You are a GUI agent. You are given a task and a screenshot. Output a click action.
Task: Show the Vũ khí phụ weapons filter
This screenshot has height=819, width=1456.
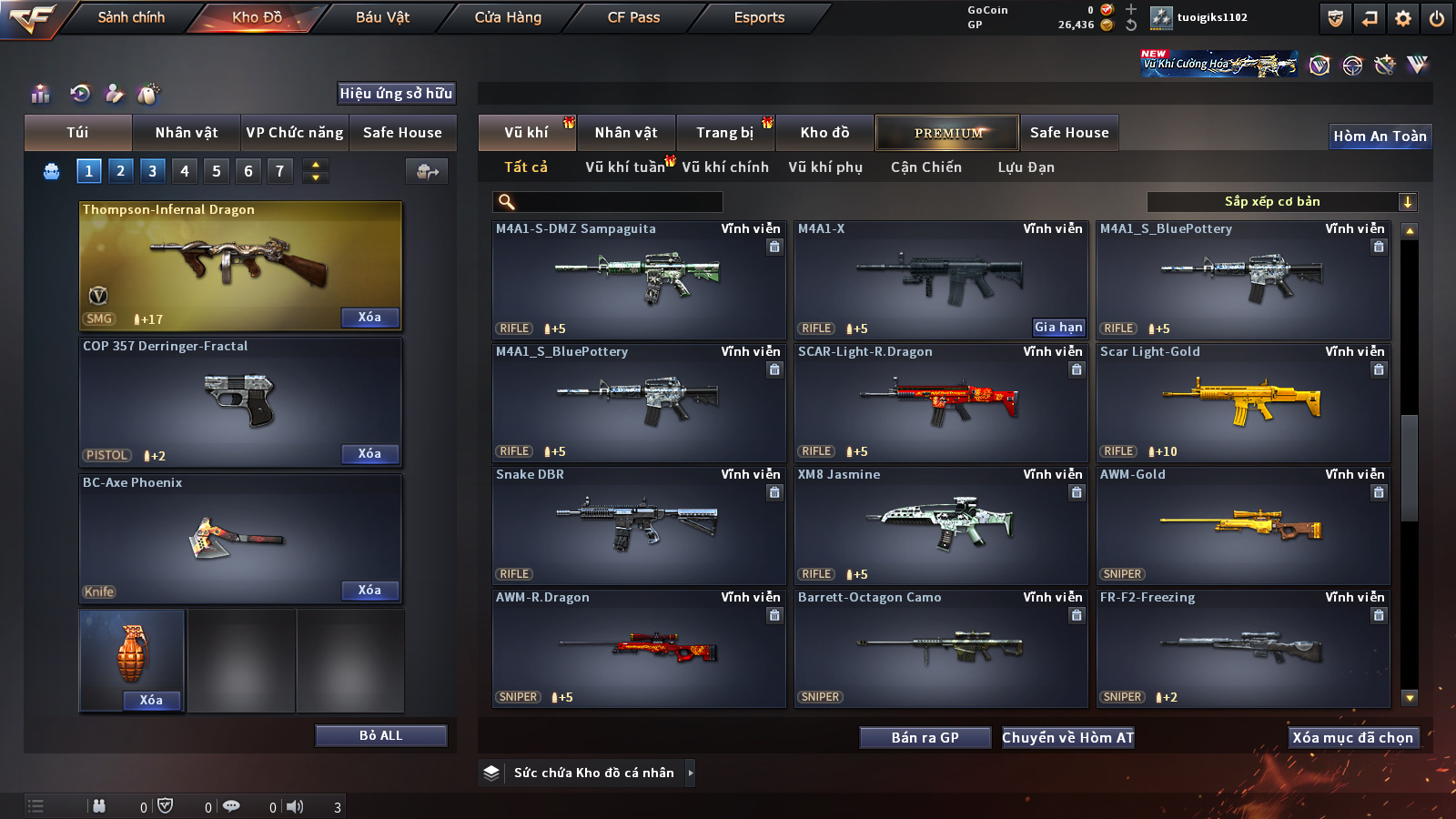[x=824, y=167]
